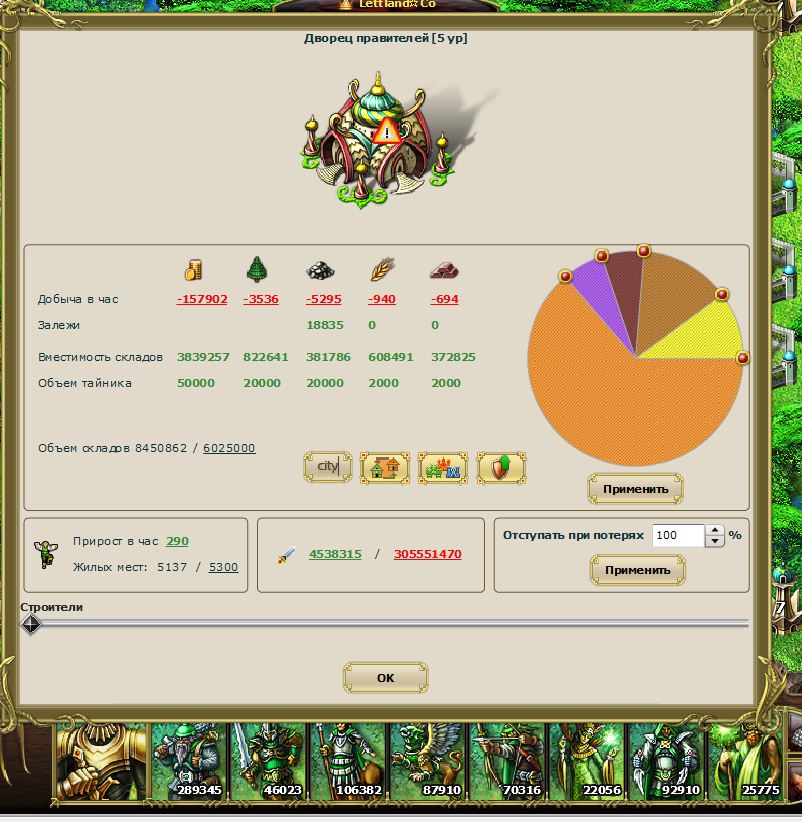
Task: Click the 'city' name button
Action: pyautogui.click(x=328, y=467)
